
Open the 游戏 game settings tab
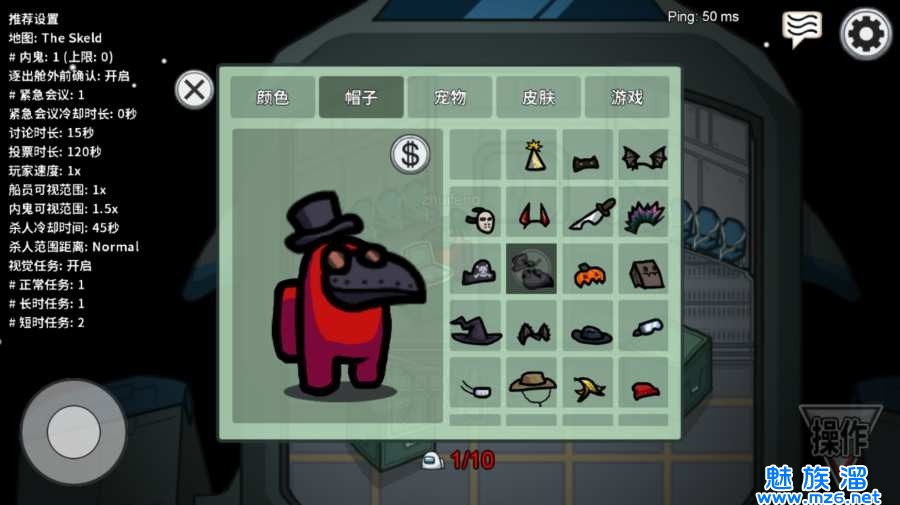(627, 97)
